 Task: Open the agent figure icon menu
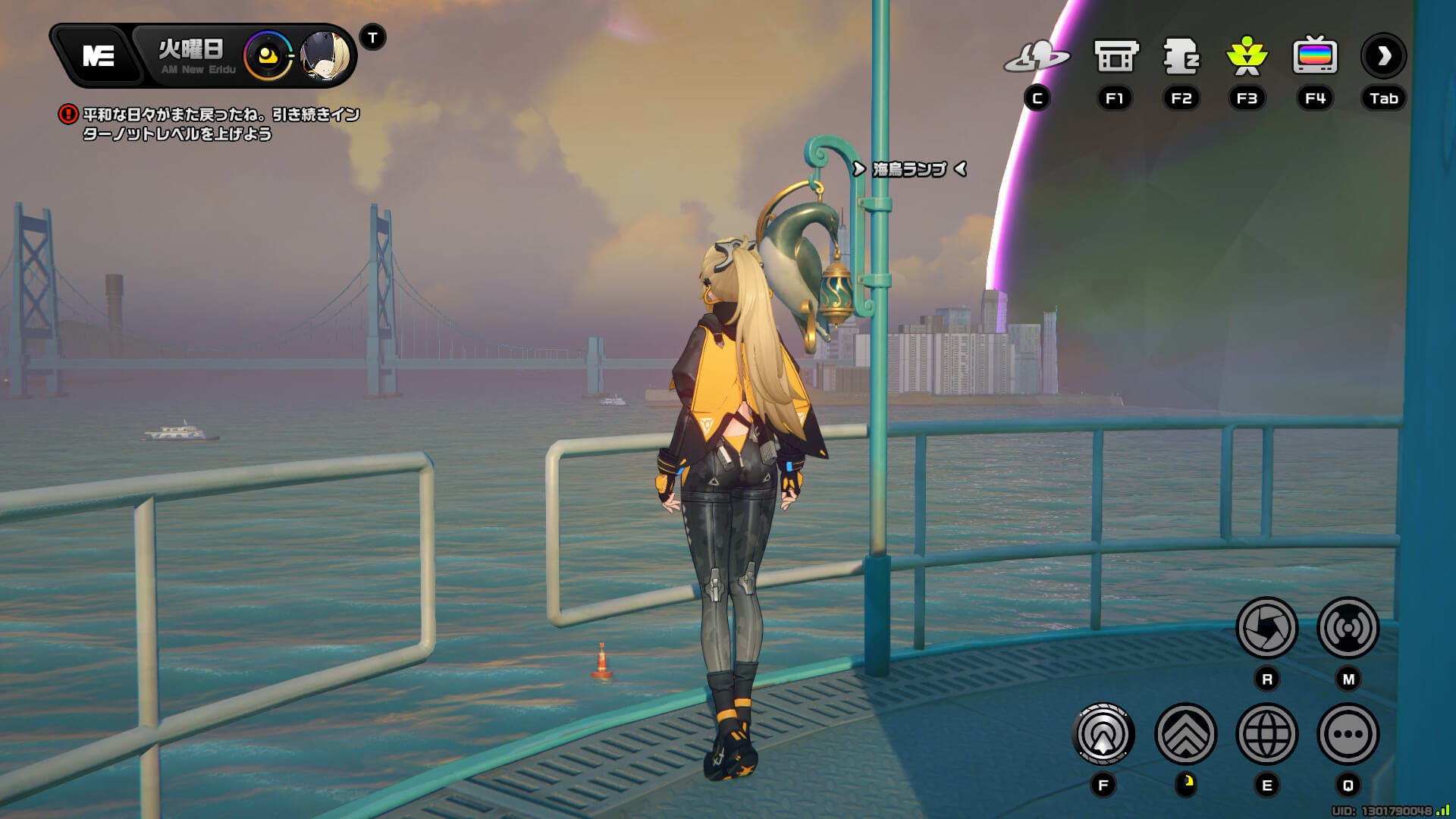point(1181,56)
